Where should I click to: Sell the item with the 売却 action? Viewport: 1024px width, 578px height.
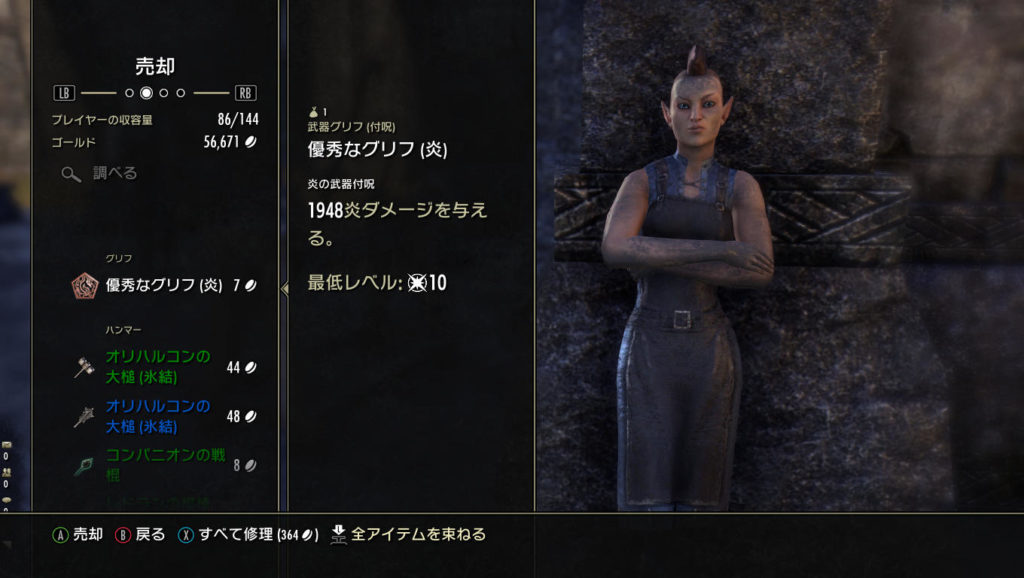click(x=78, y=535)
